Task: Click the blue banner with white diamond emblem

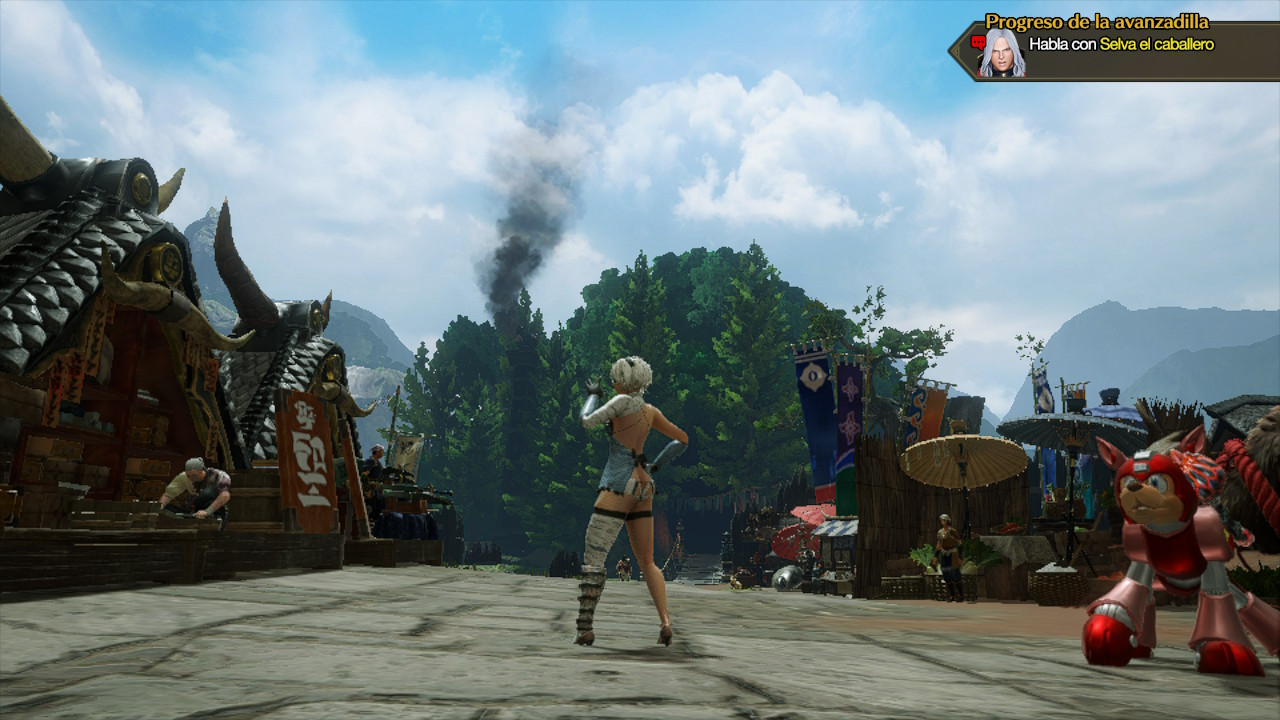Action: click(x=812, y=377)
